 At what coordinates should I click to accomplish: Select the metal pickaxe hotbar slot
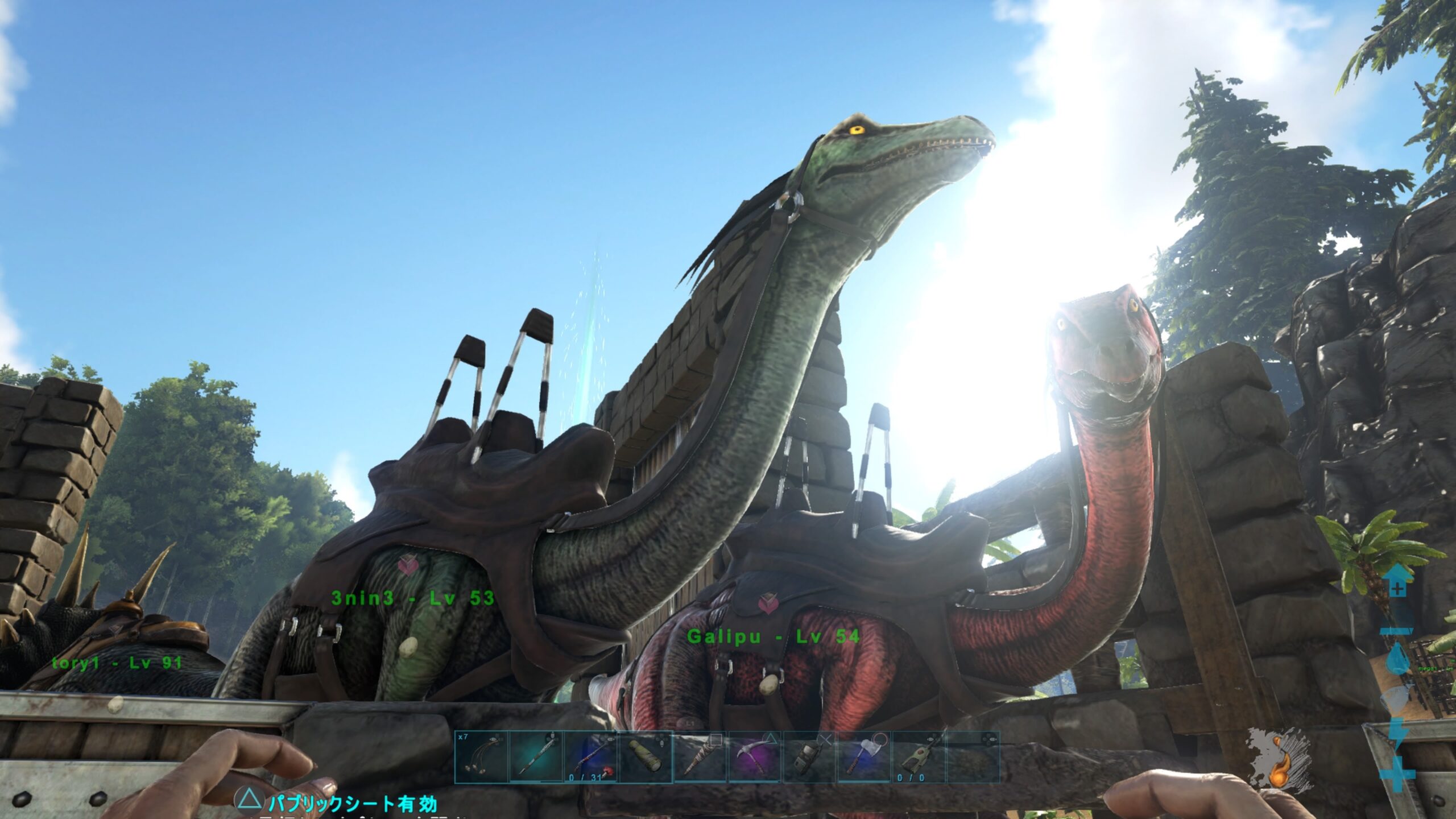click(x=755, y=758)
